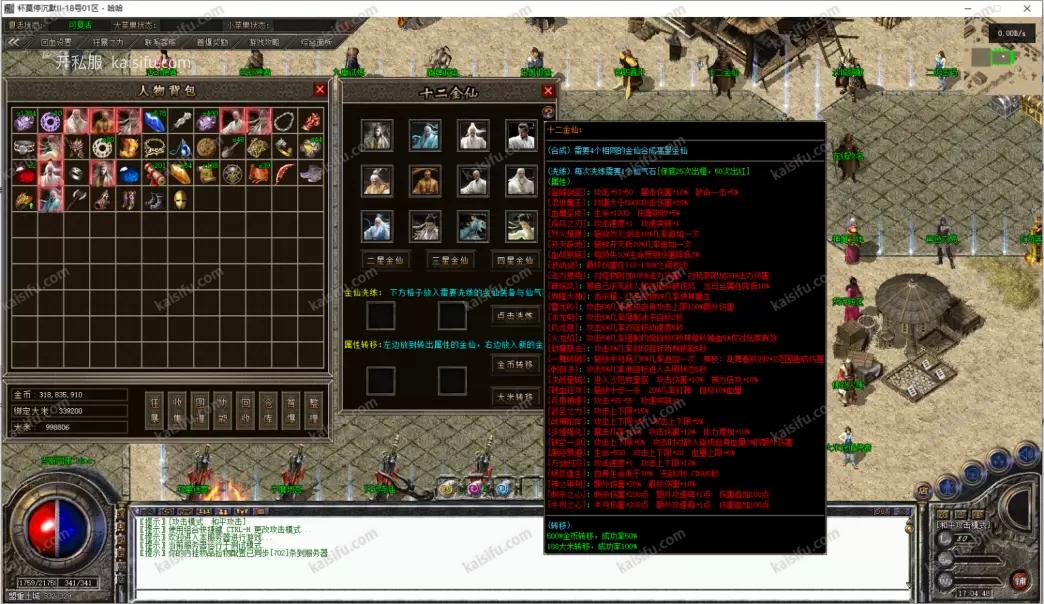Screen dimensions: 1044x604
Task: Open the 游戏功略 menu tab
Action: tap(264, 42)
